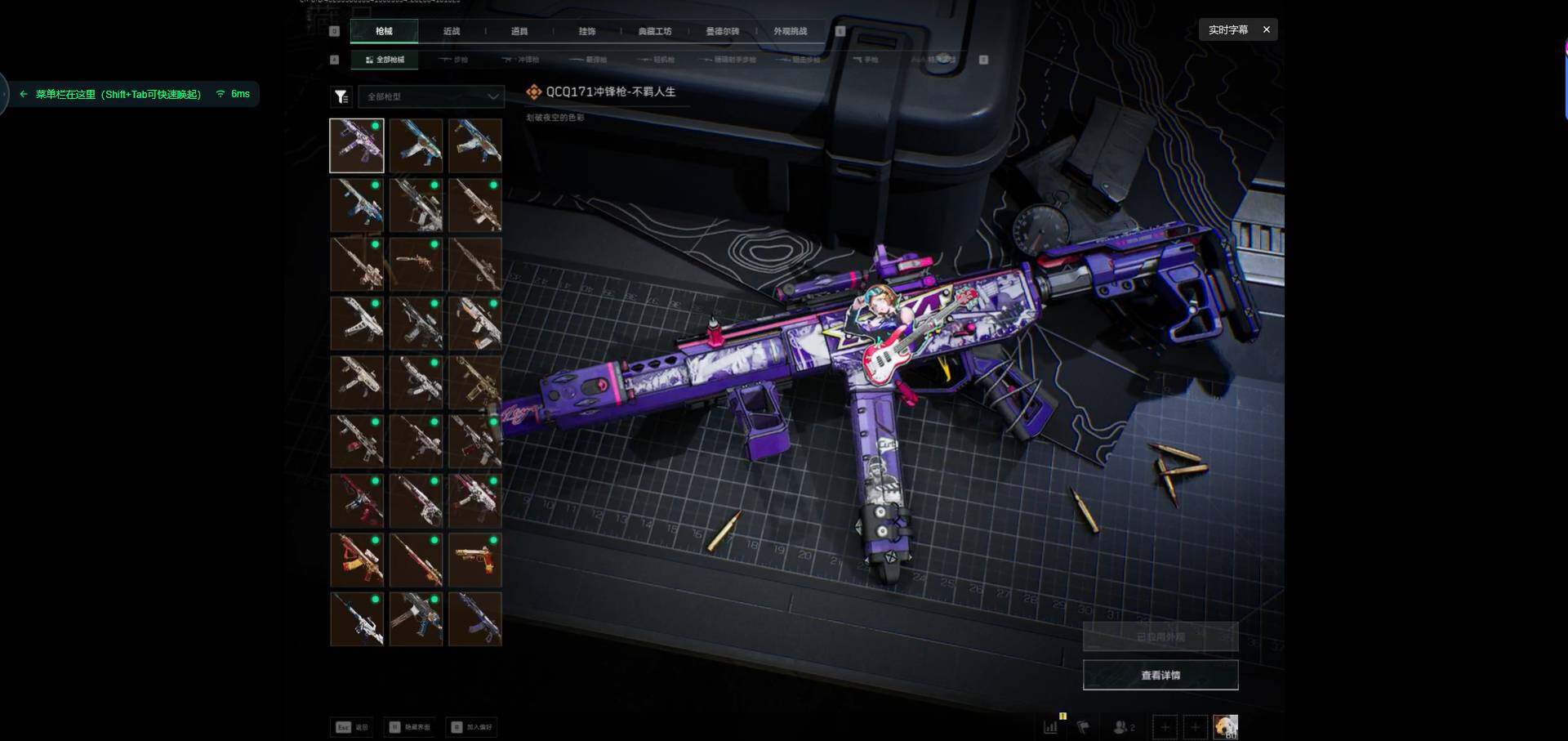Click the 查看详情 view details button

[1160, 675]
